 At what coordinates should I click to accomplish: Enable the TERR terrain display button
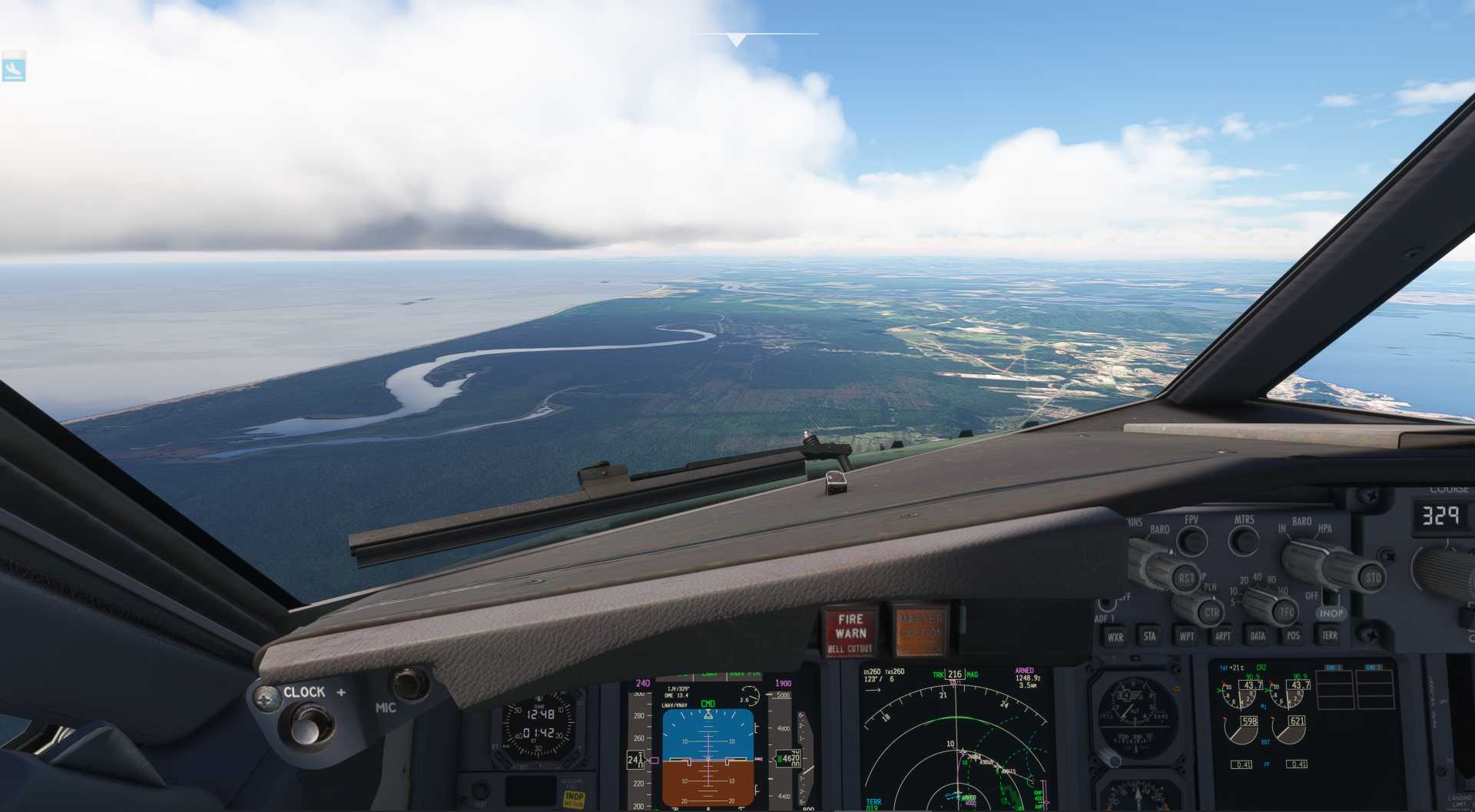click(x=1329, y=635)
